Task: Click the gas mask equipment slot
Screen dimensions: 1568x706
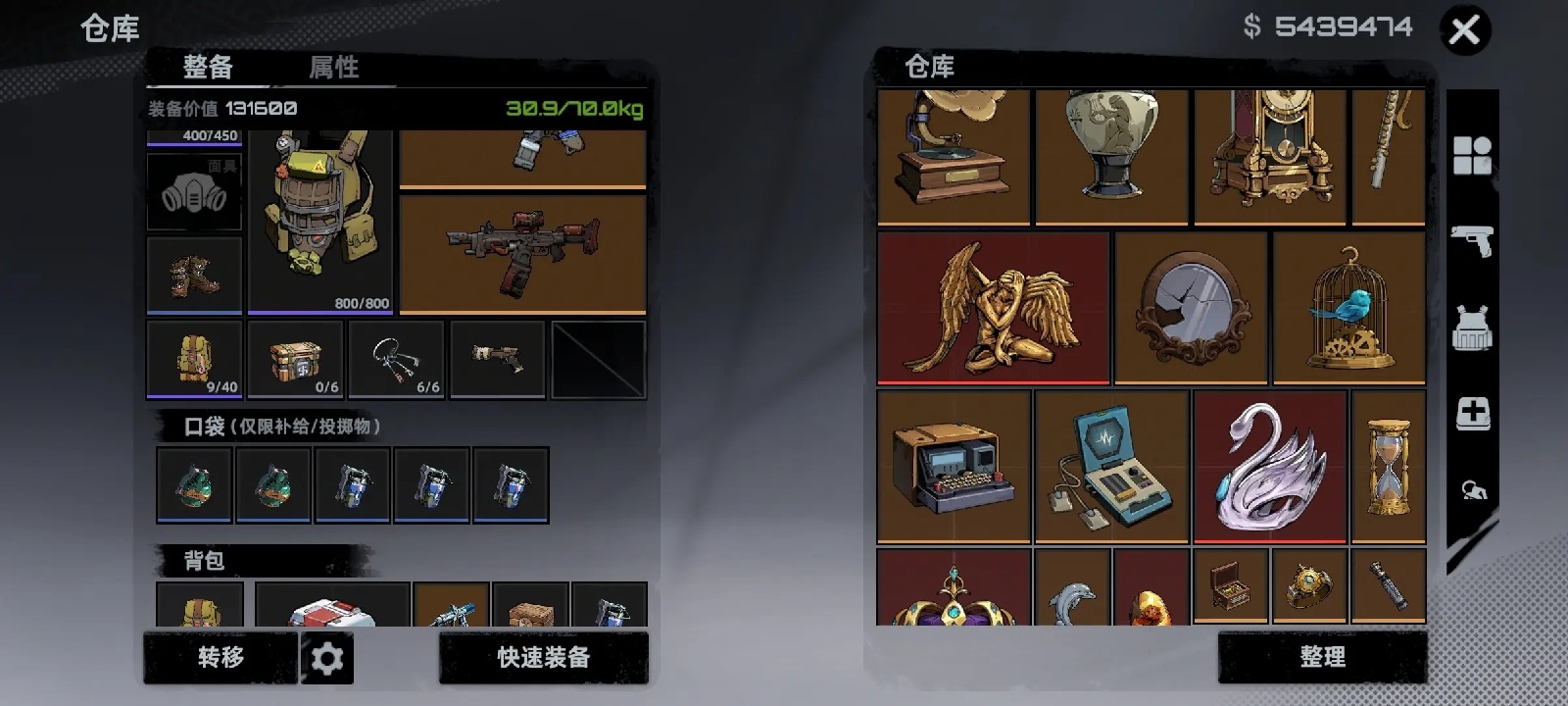Action: tap(194, 192)
